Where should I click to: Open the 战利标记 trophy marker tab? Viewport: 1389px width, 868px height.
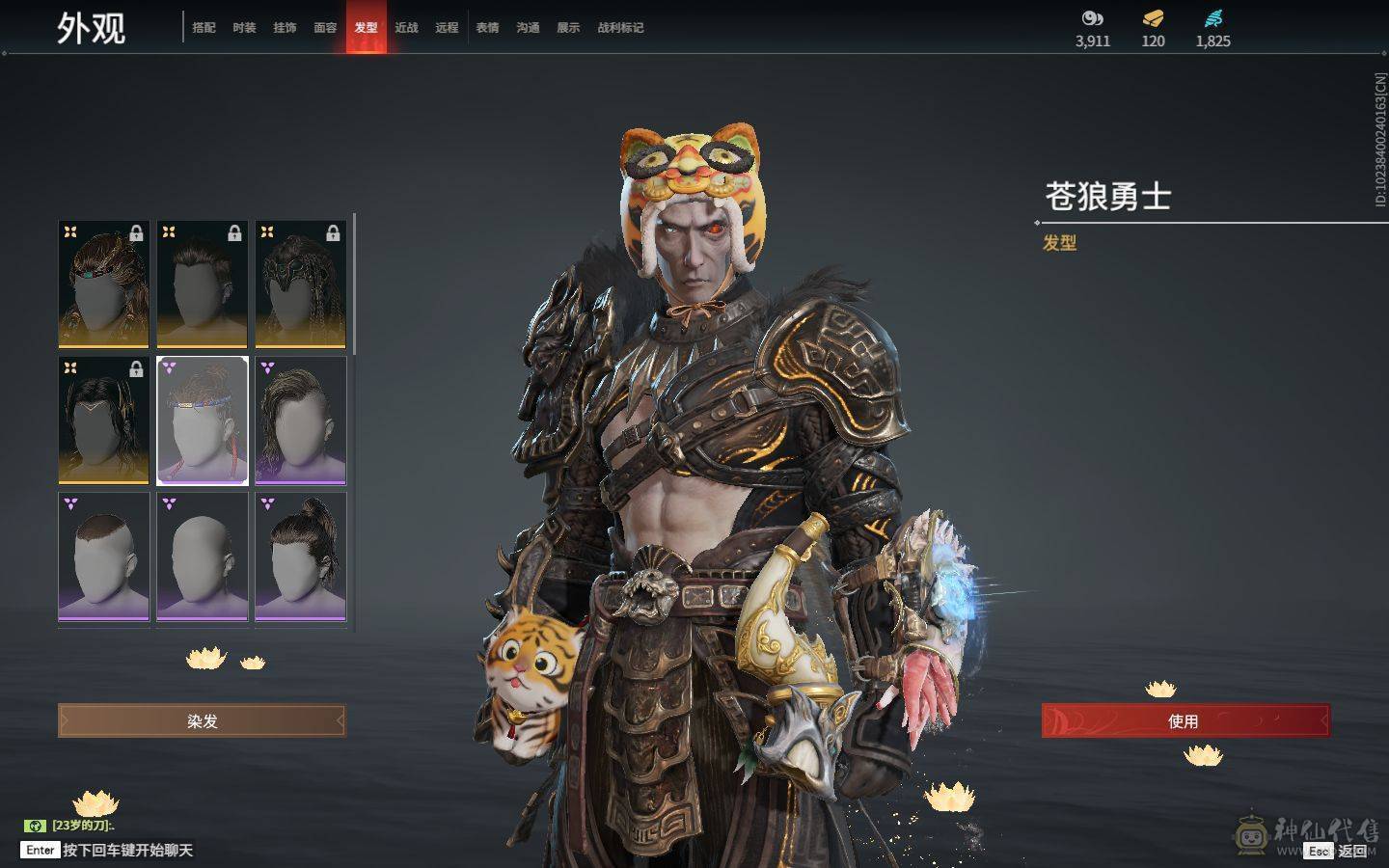click(620, 28)
